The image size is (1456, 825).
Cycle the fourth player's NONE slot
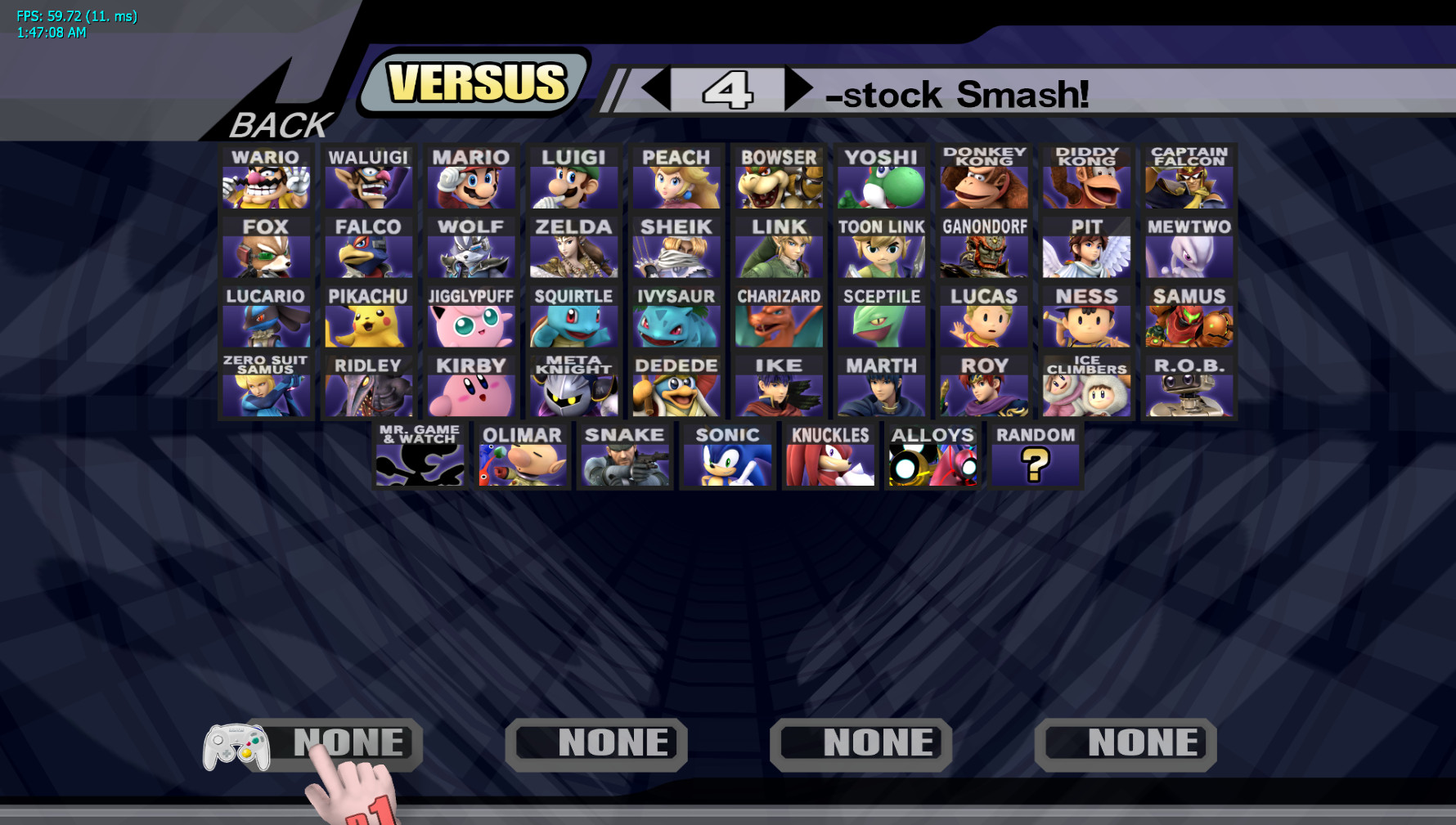pos(1125,742)
